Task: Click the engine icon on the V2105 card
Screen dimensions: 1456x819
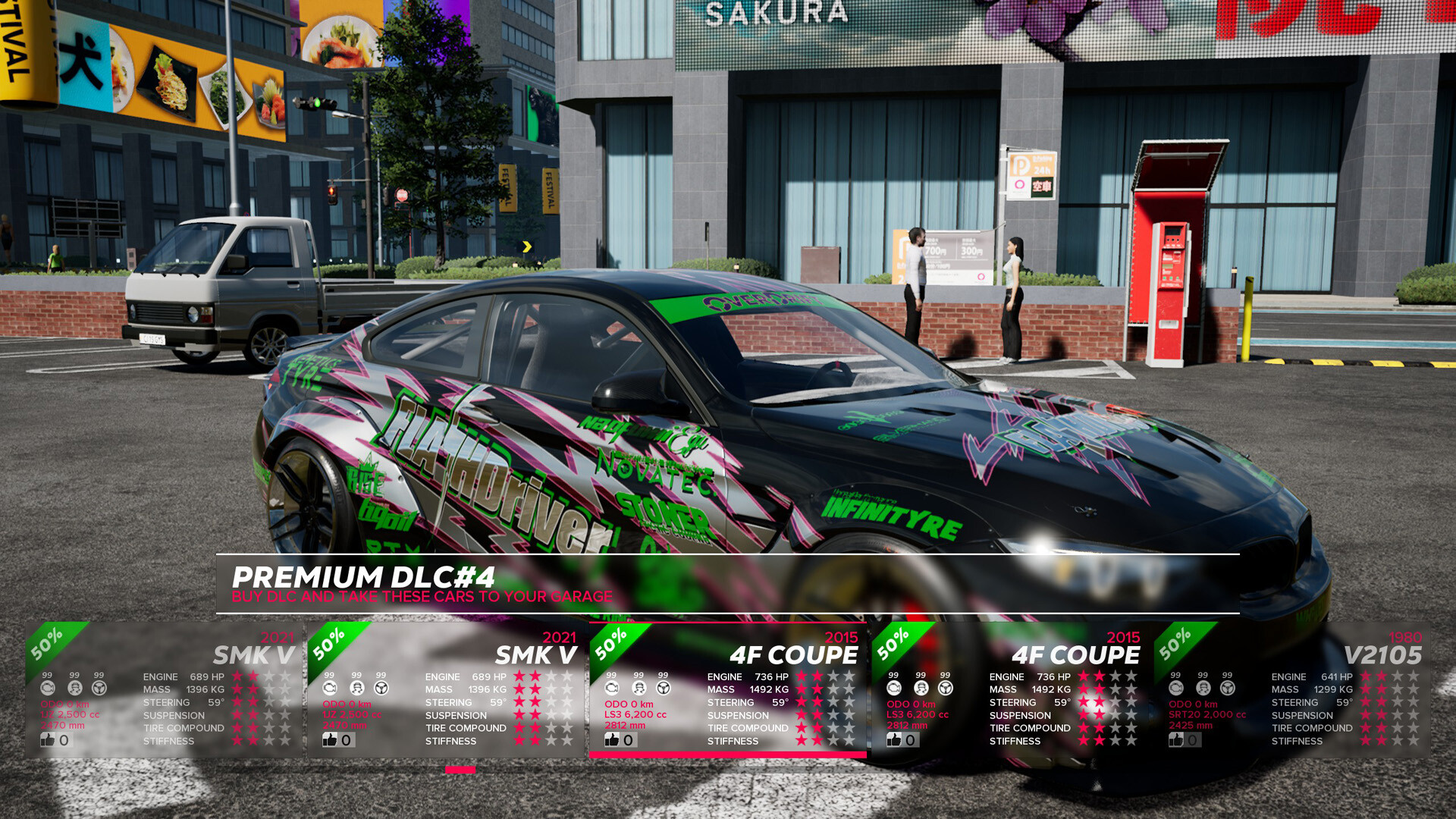Action: pos(1176,689)
